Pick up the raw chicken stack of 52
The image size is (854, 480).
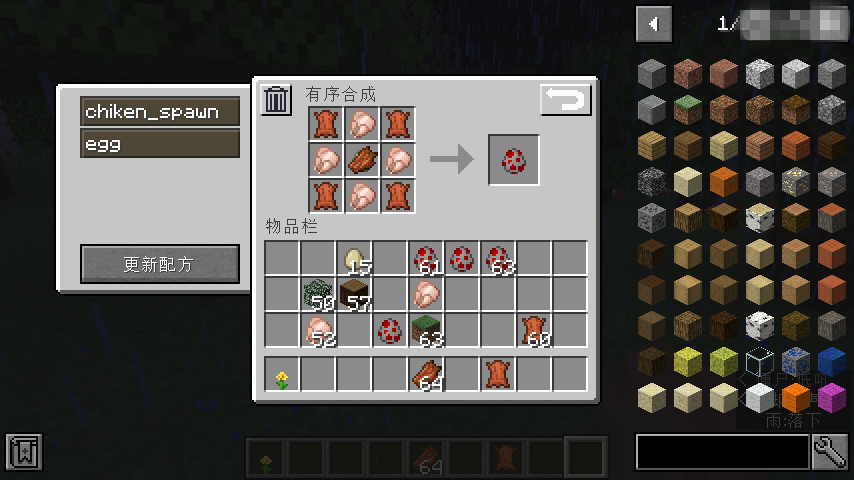[x=319, y=330]
